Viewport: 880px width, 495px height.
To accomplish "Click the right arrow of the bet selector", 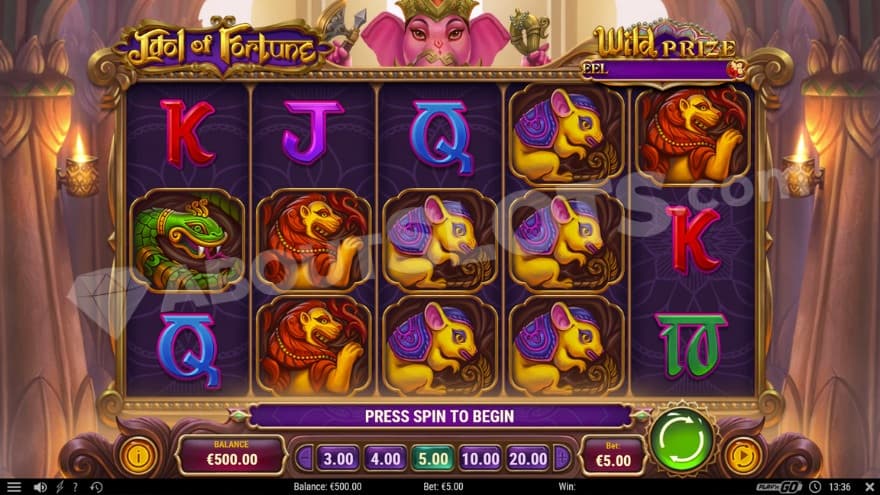I will 562,458.
